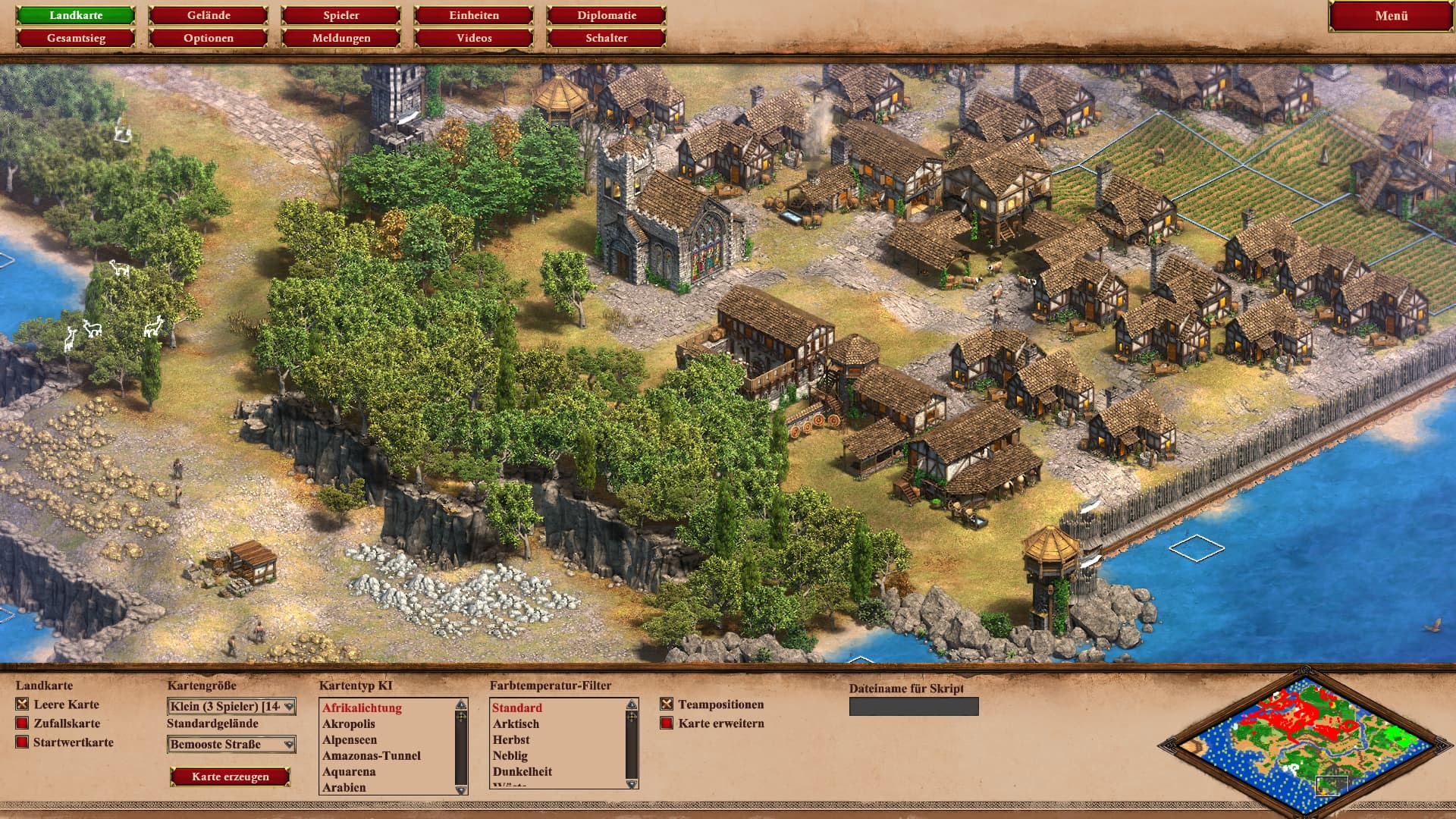Viewport: 1456px width, 819px height.
Task: Select the Zufallskarte radio option
Action: (x=22, y=723)
